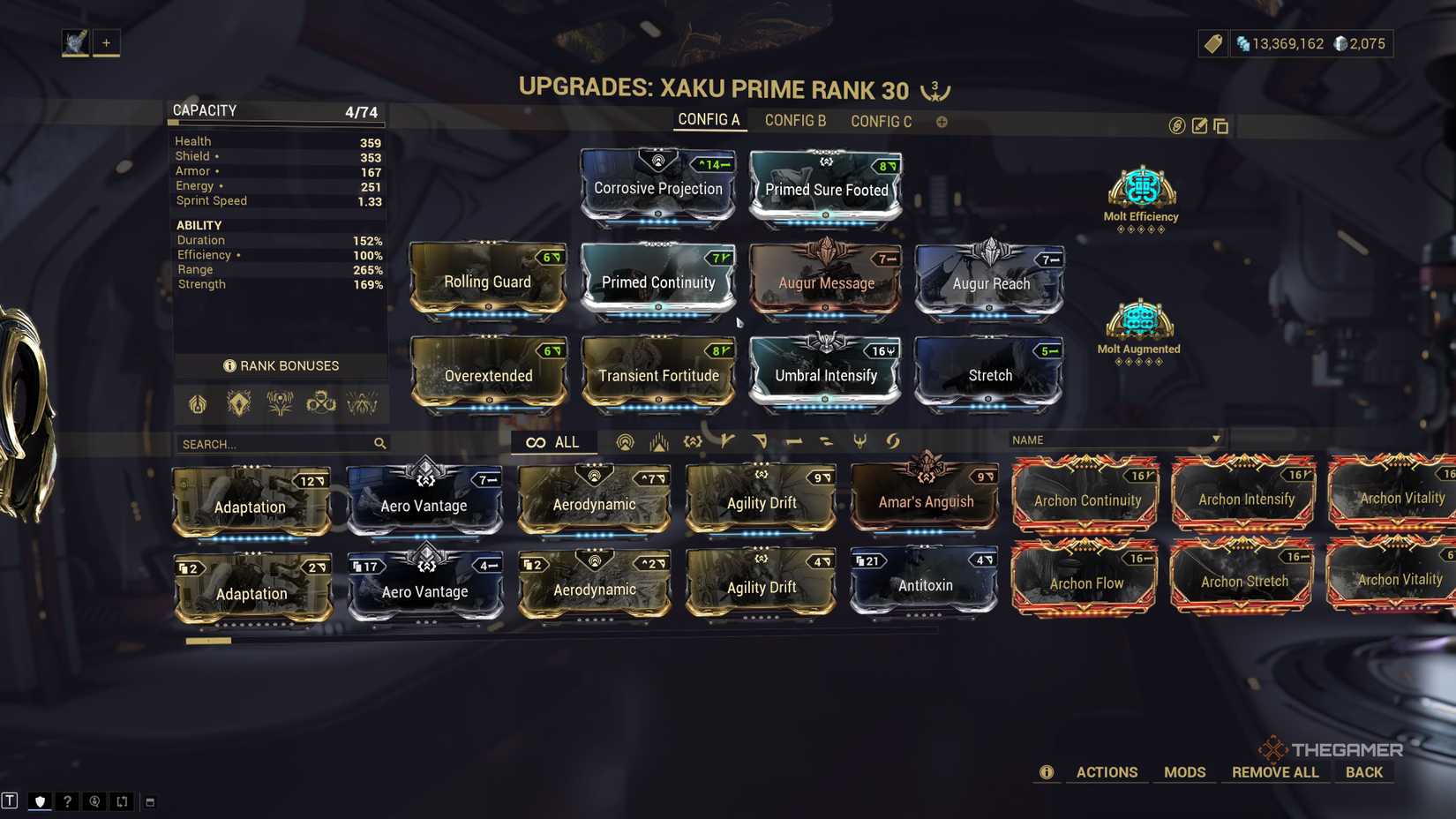Screen dimensions: 1456x819
Task: Click the shield icon in the bottom bar
Action: point(41,801)
